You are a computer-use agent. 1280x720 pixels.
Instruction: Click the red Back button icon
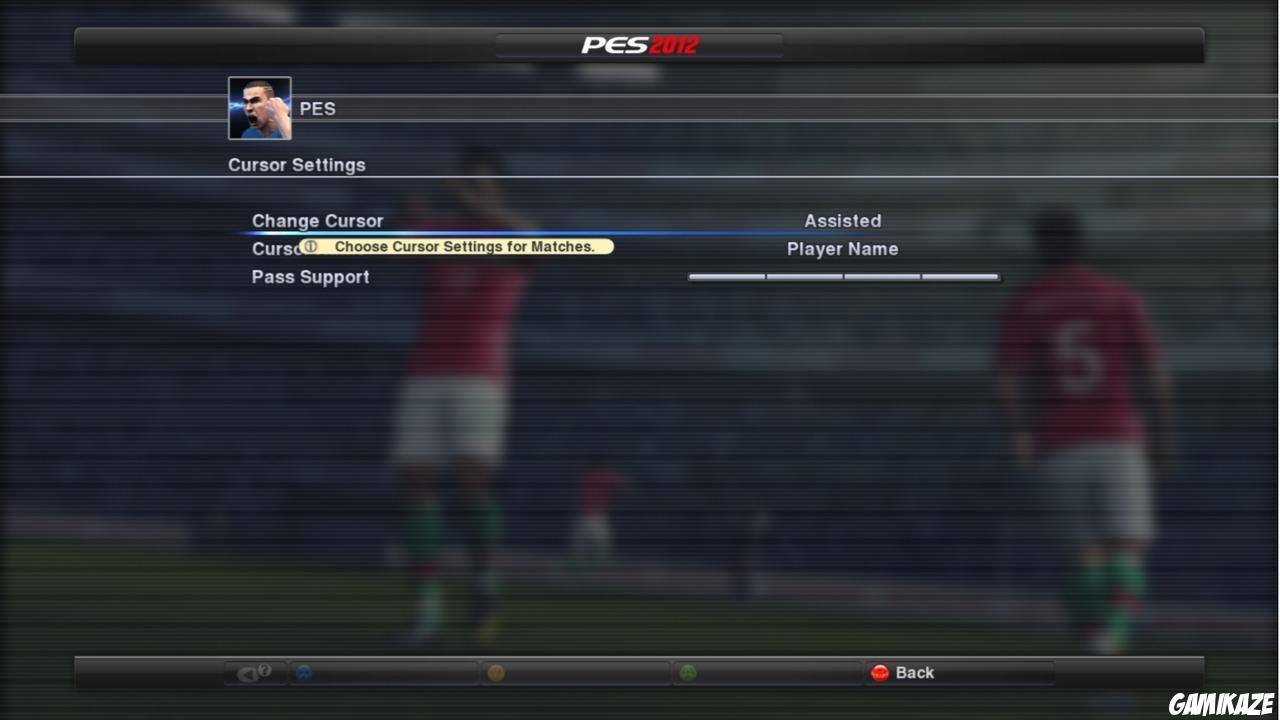click(881, 672)
